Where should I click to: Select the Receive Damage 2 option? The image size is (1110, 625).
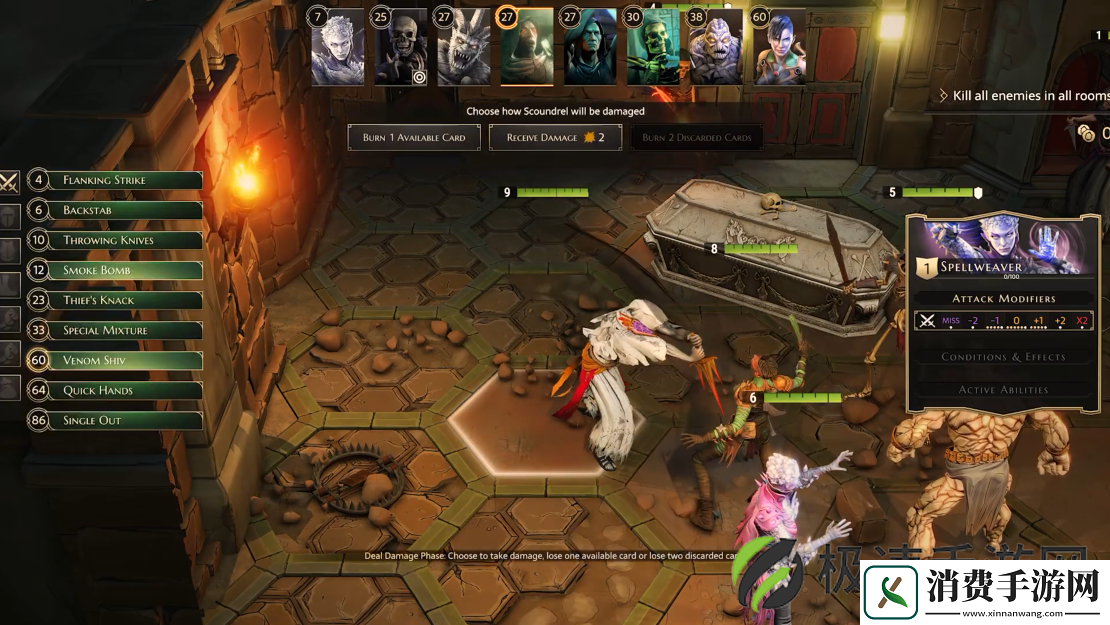[x=555, y=138]
